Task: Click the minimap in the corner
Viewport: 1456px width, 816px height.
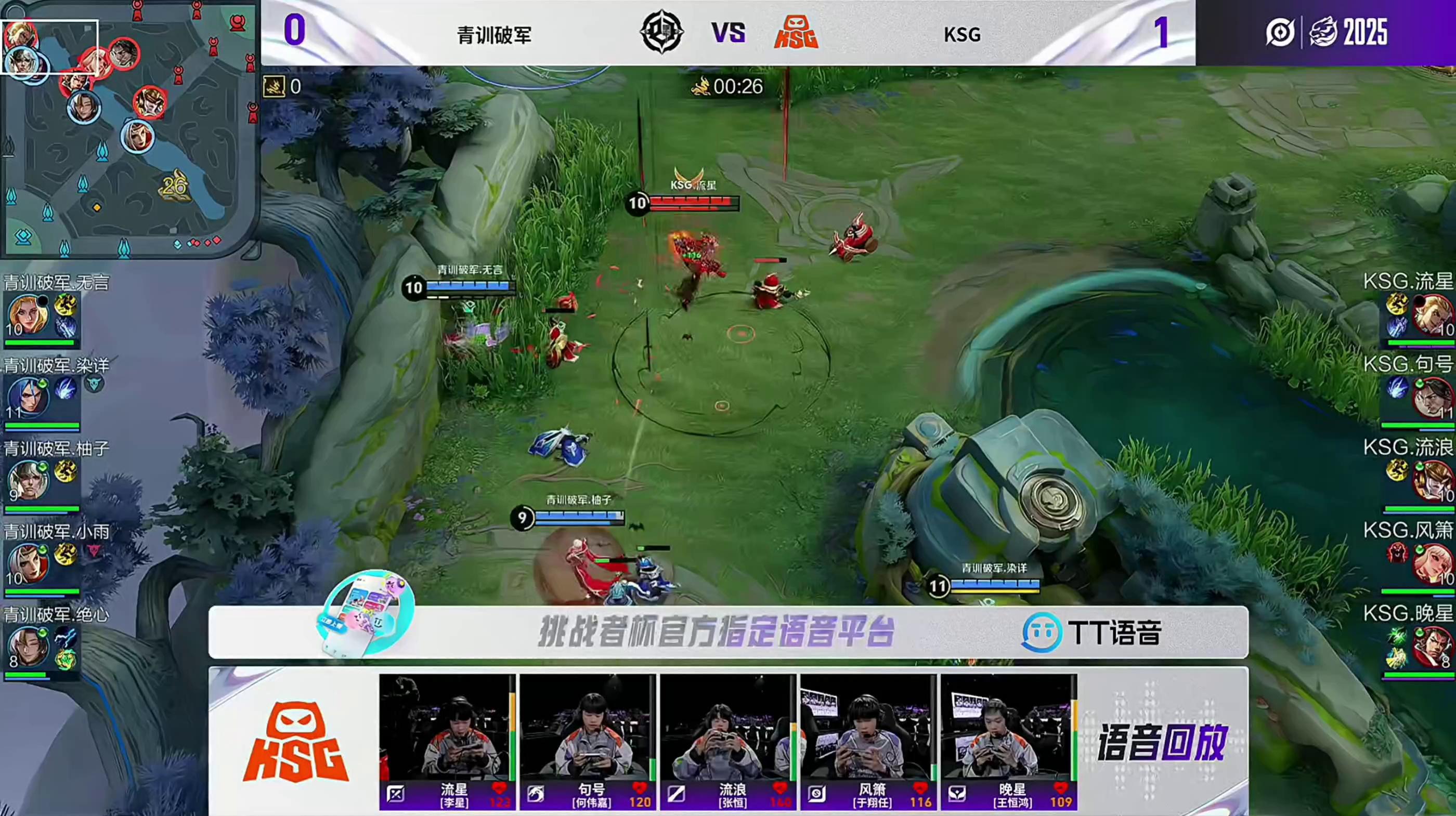Action: click(129, 129)
